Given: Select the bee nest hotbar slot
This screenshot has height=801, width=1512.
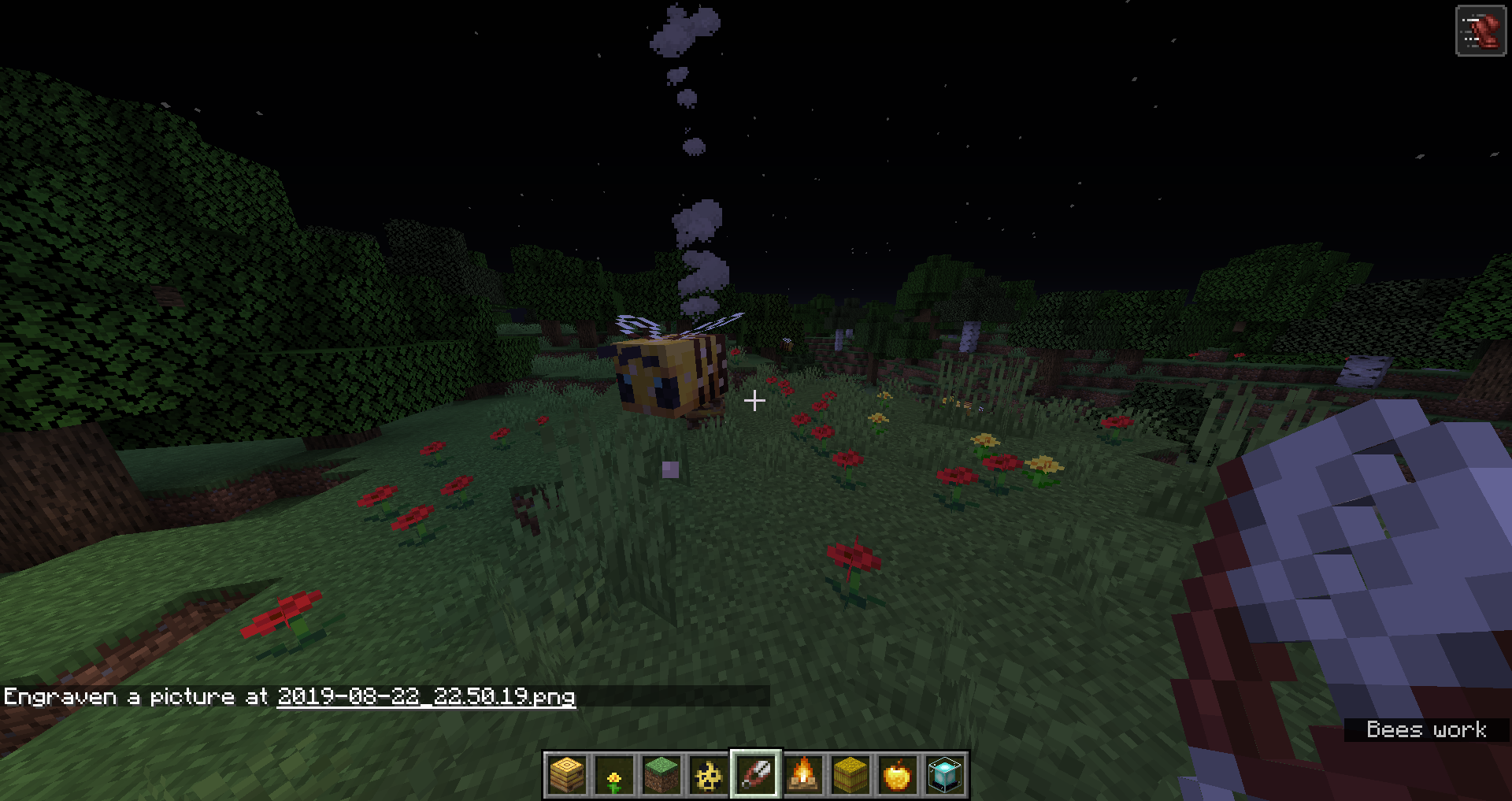Looking at the screenshot, I should (567, 775).
